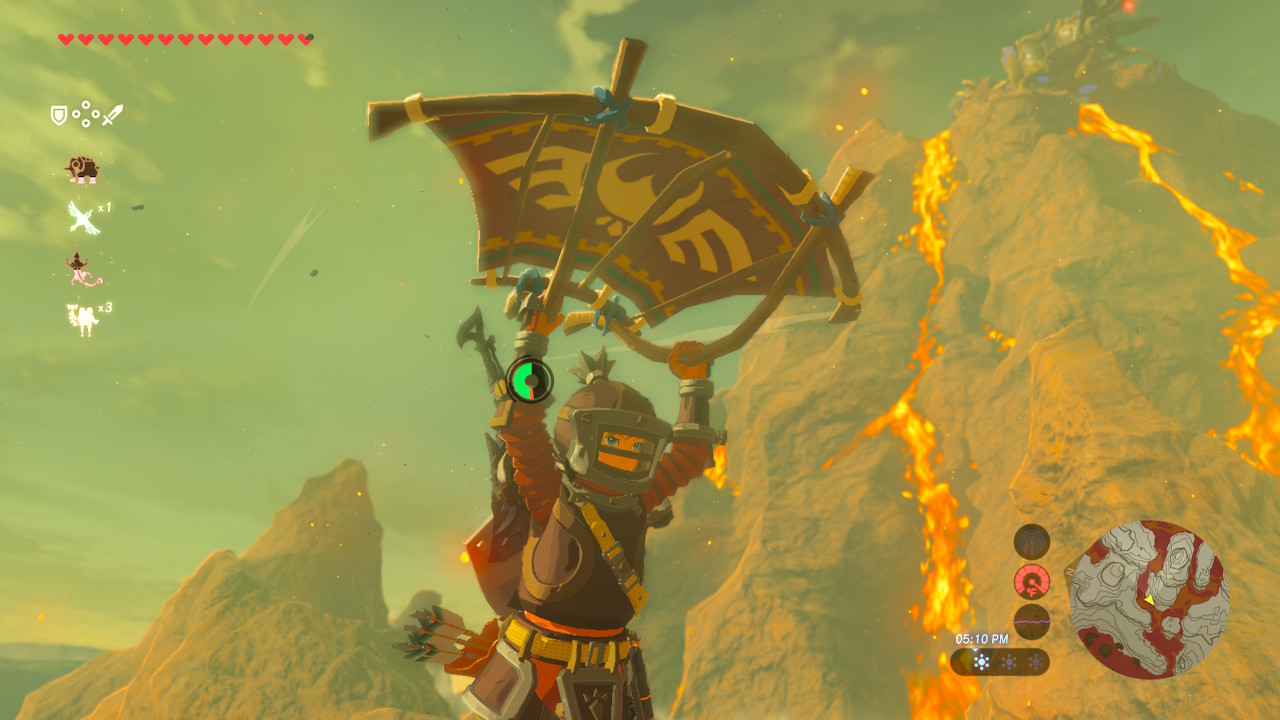Open the sunny weather forecast bar
Viewport: 1280px width, 720px height.
click(1000, 662)
